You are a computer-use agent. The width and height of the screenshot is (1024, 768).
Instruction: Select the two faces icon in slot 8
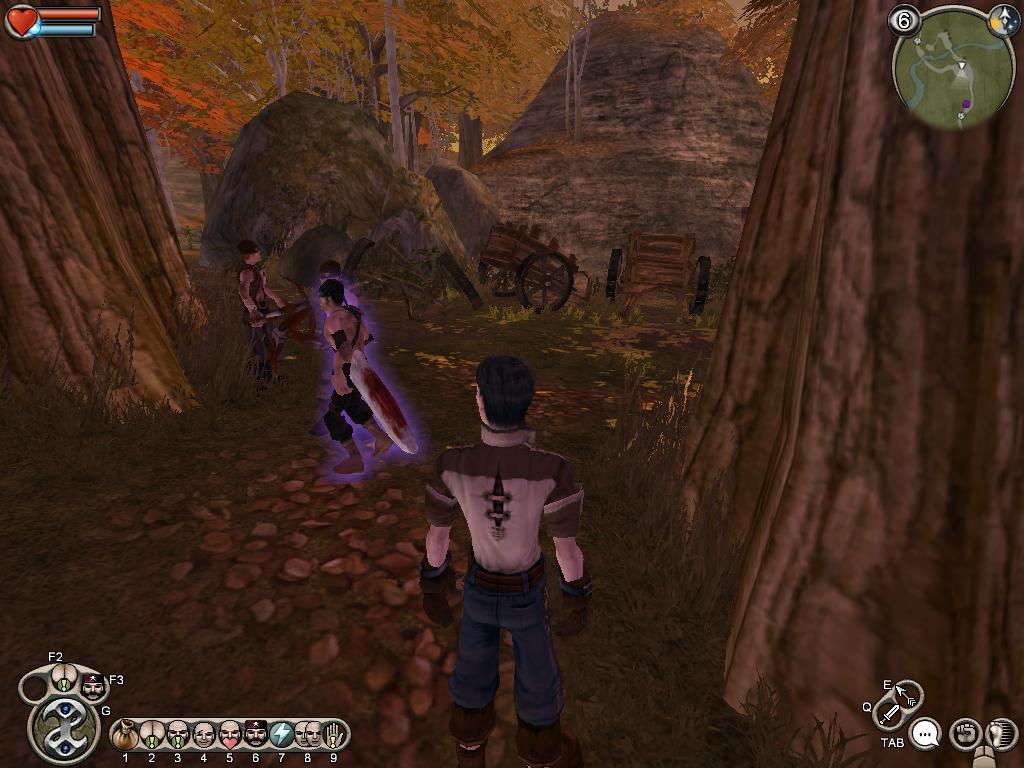308,735
